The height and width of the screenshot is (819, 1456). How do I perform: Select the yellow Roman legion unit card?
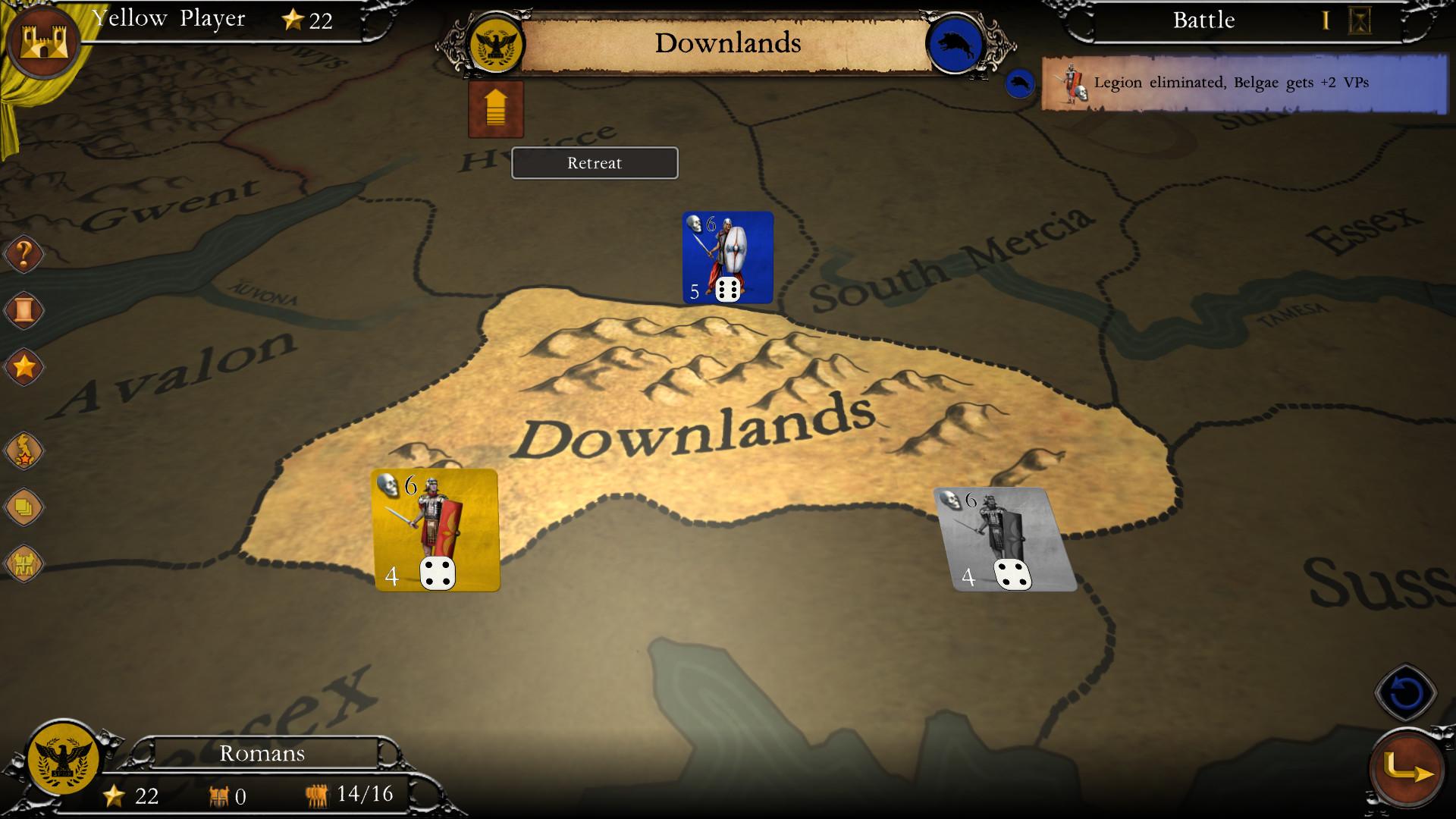point(433,529)
